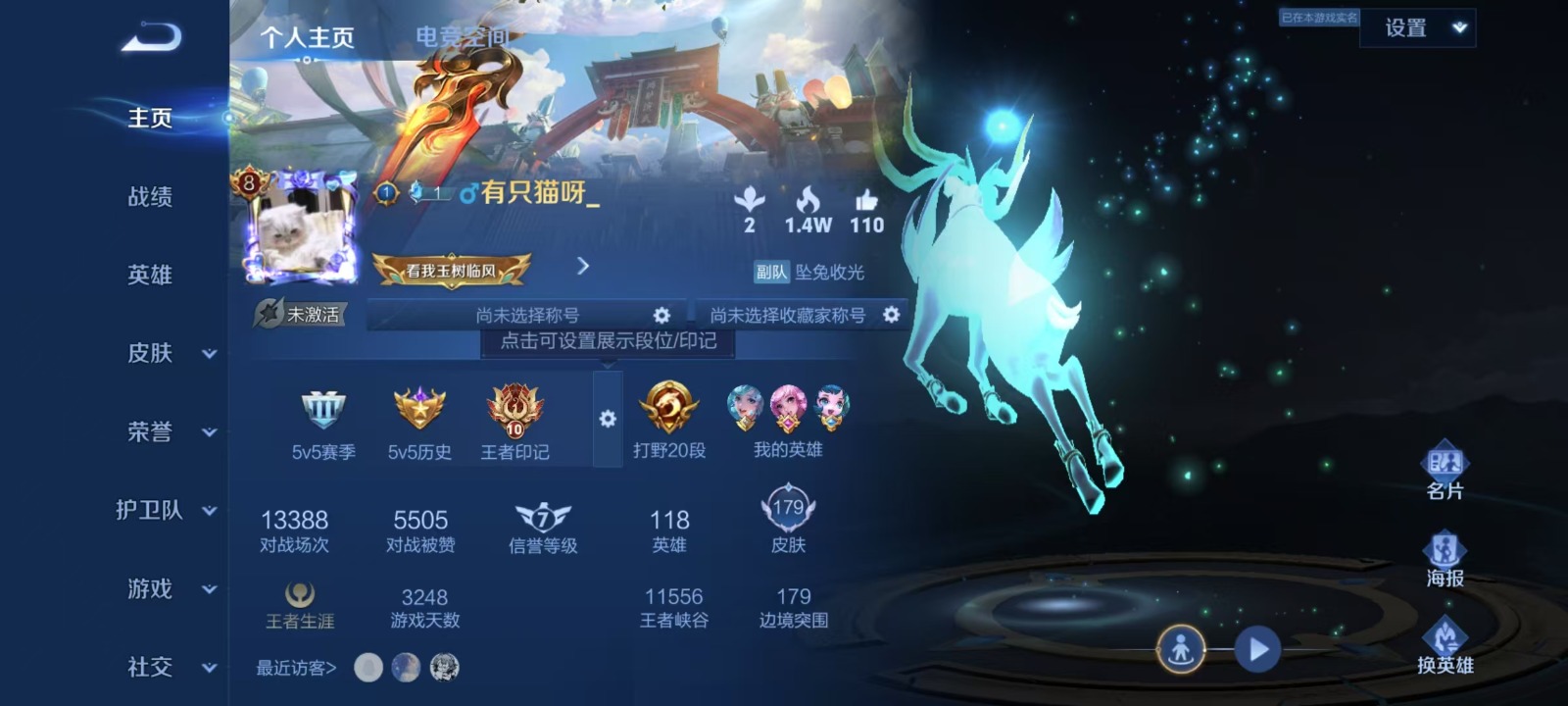Choose 换英雄 to change hero
This screenshot has width=1568, height=706.
(x=1445, y=645)
